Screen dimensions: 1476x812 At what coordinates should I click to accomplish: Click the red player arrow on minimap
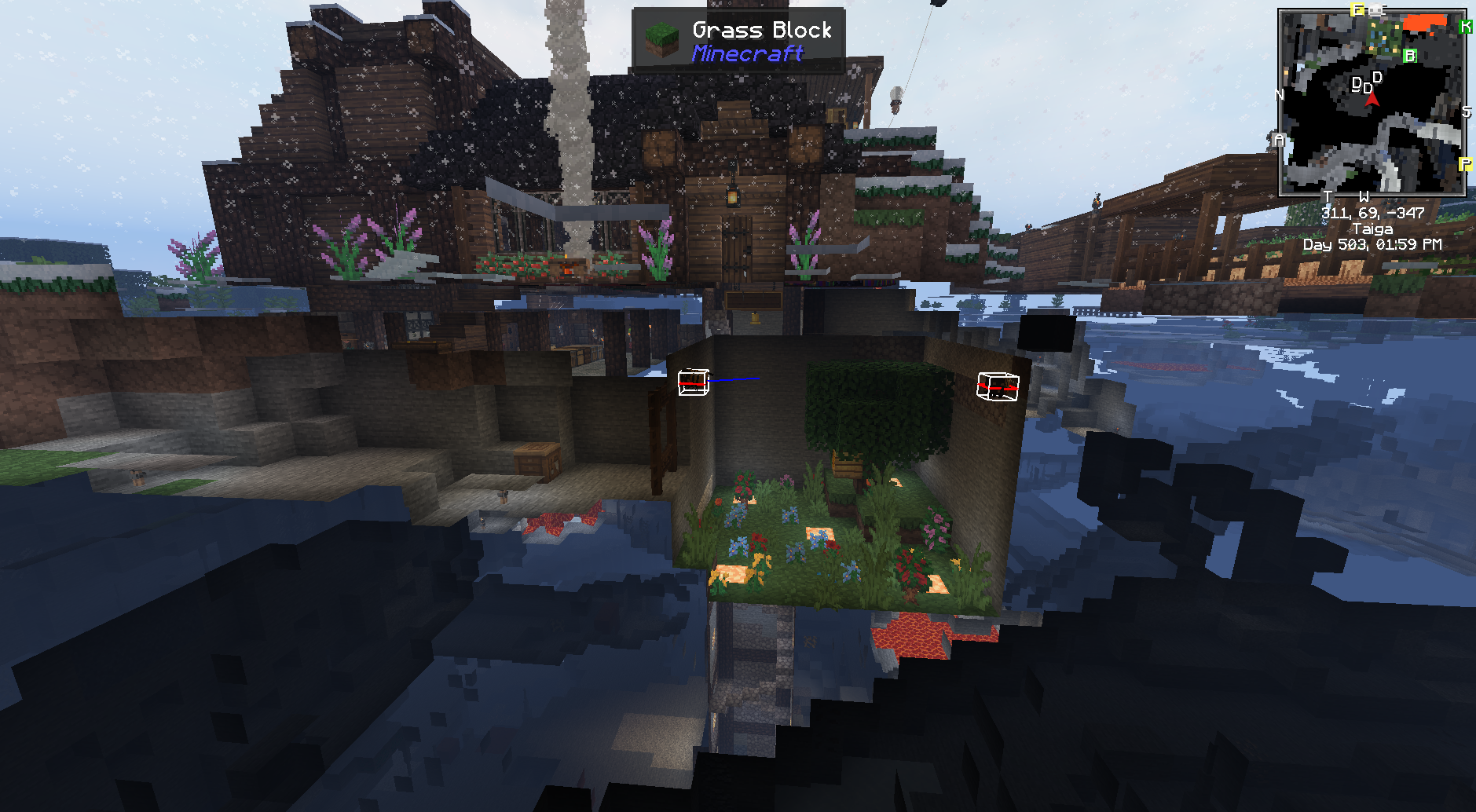tap(1372, 99)
